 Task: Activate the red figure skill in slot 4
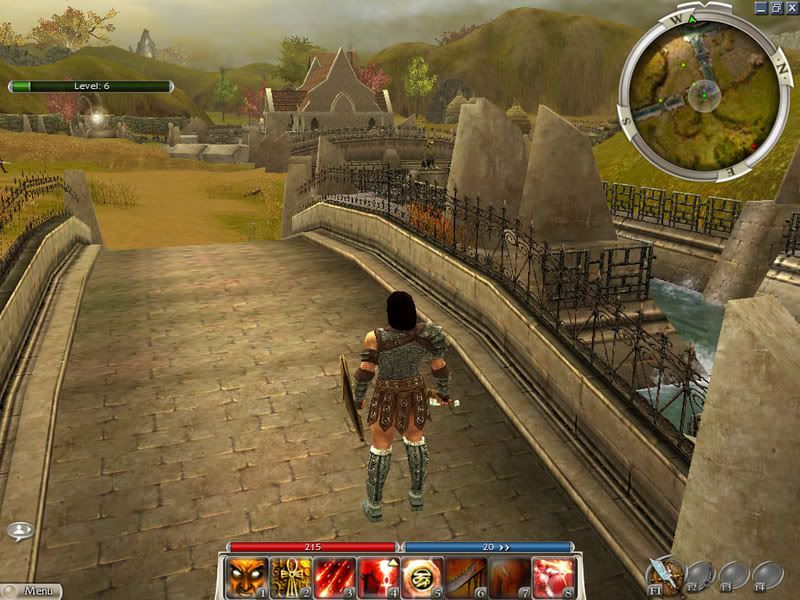coord(378,577)
